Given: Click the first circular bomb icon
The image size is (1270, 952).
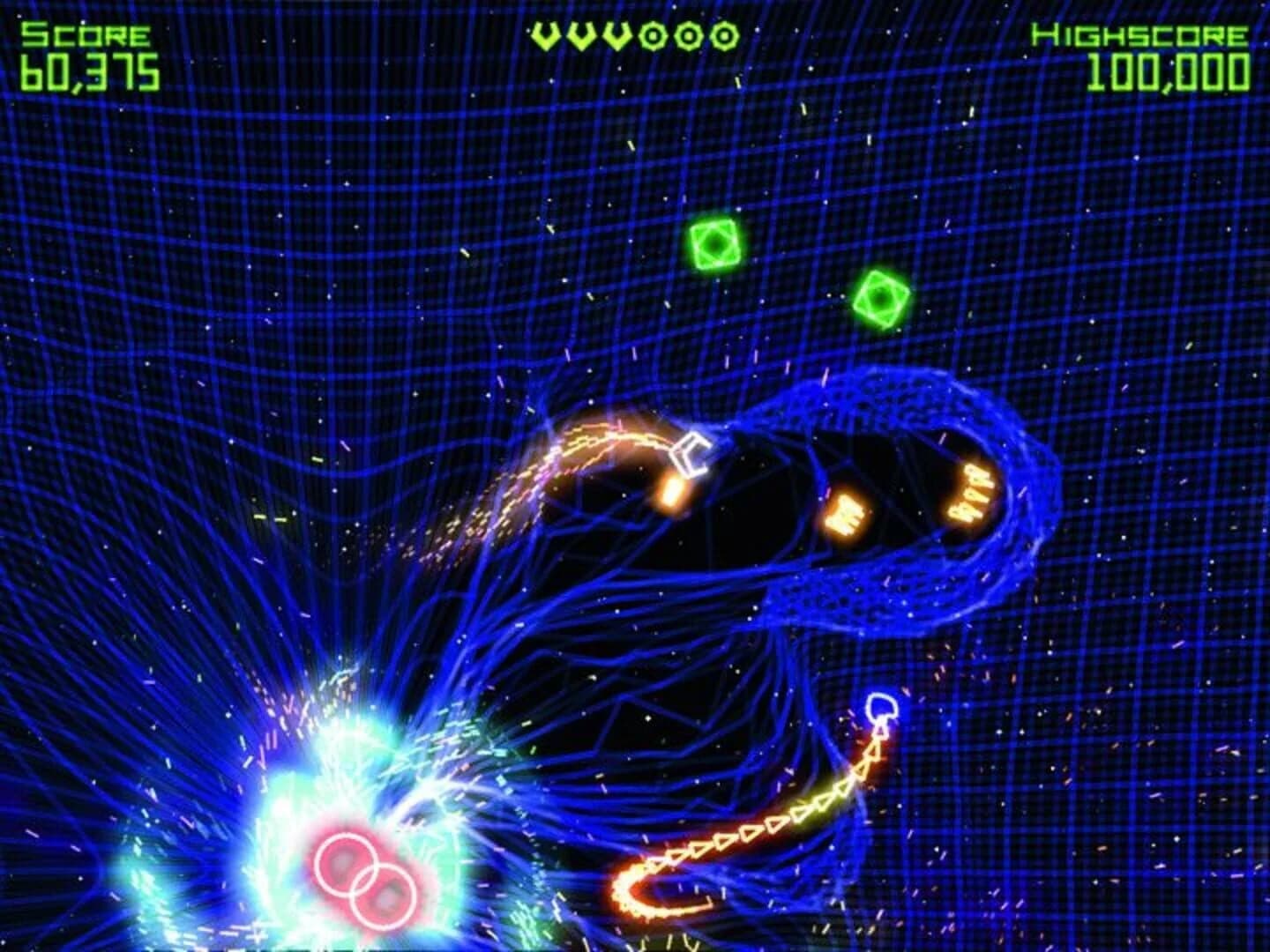Looking at the screenshot, I should click(x=654, y=35).
